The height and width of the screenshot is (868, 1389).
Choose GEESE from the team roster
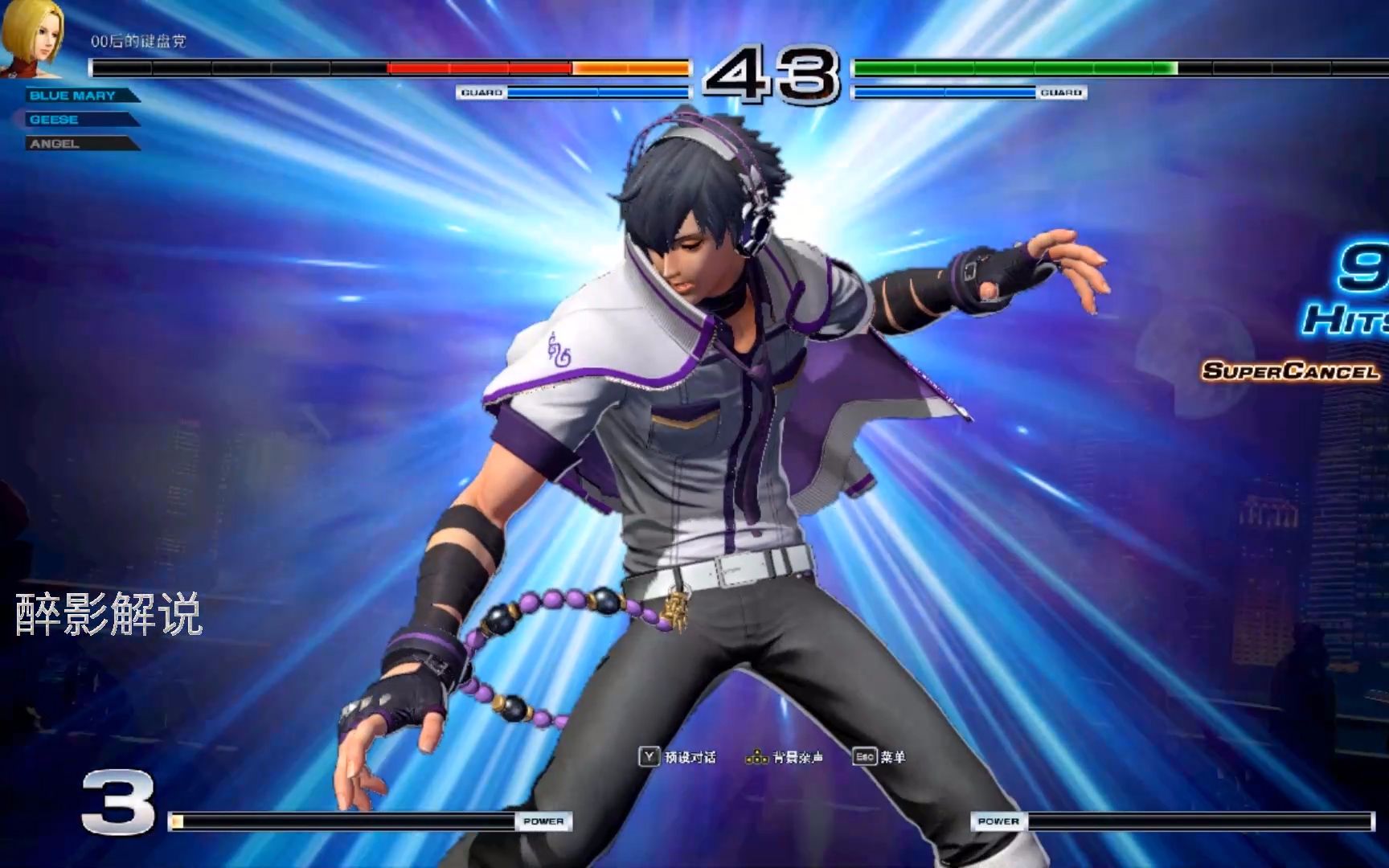[x=55, y=120]
